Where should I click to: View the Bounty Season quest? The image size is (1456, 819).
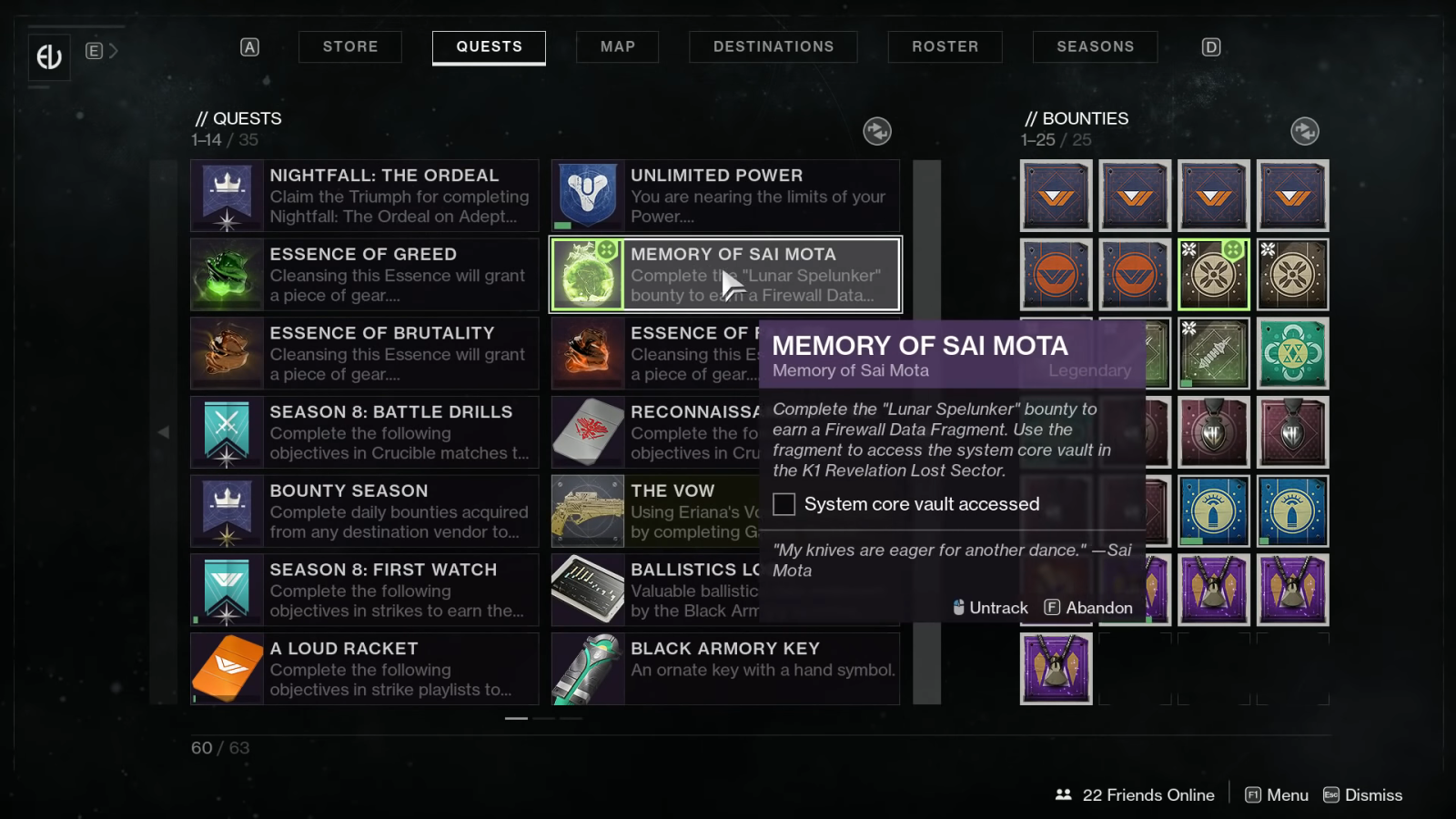[365, 511]
